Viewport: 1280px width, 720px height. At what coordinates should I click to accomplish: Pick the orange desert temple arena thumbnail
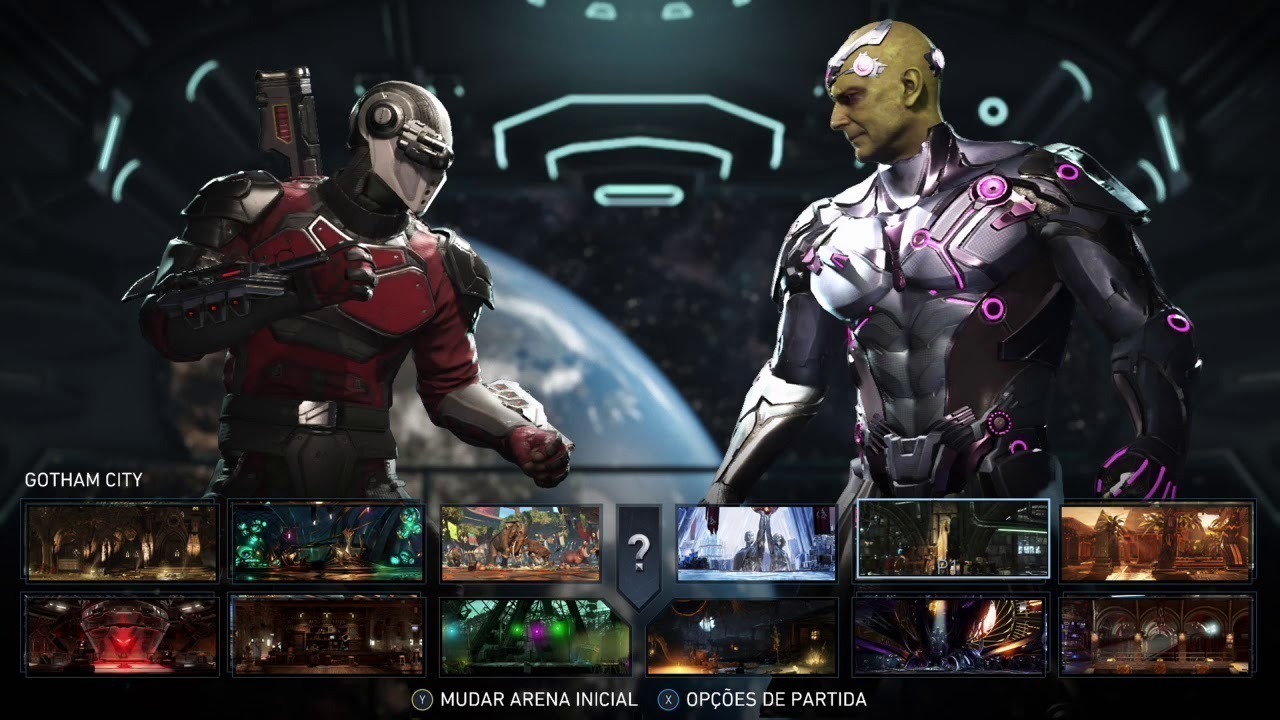(x=1156, y=541)
